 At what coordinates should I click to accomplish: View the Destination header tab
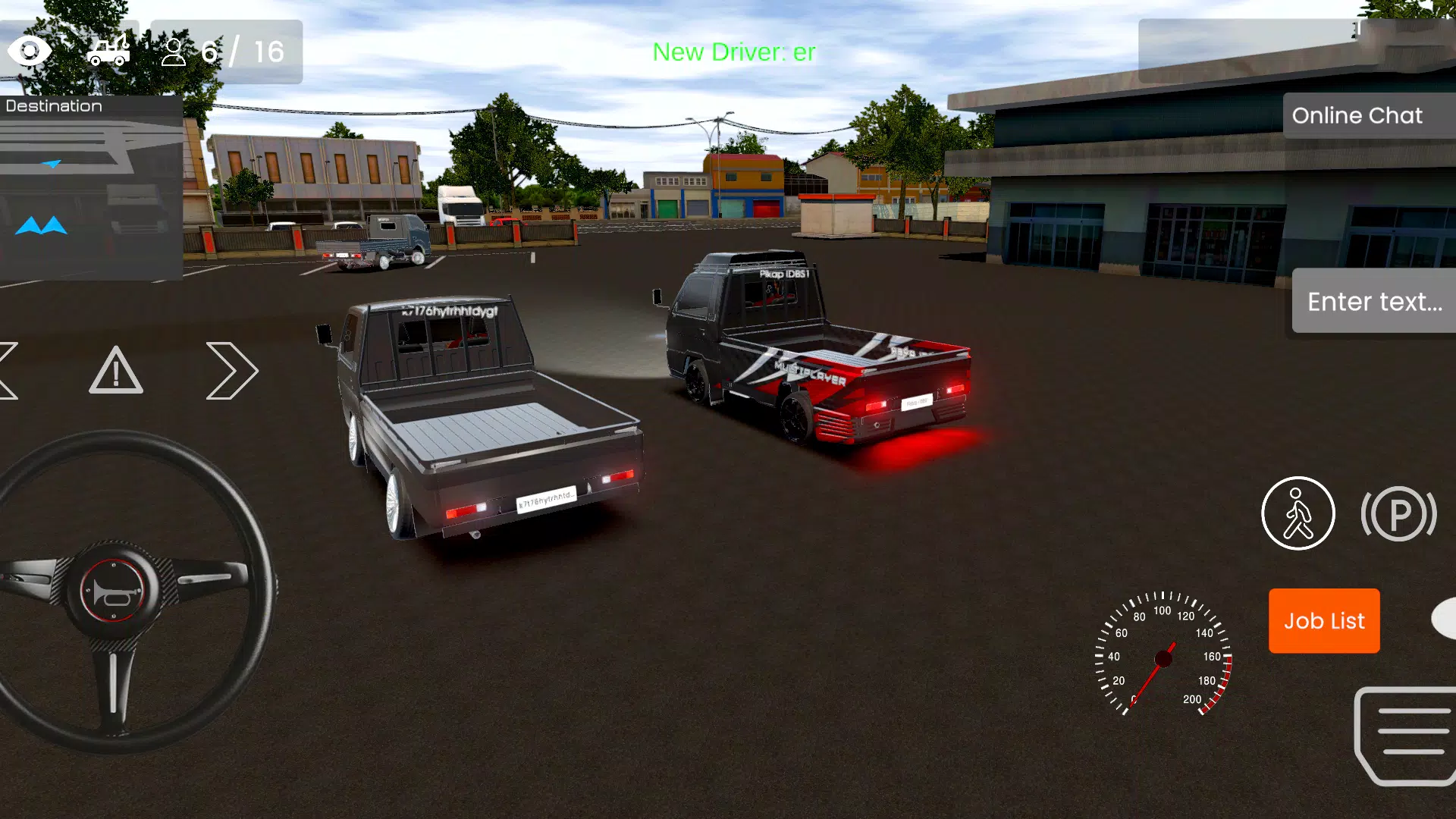pos(53,105)
